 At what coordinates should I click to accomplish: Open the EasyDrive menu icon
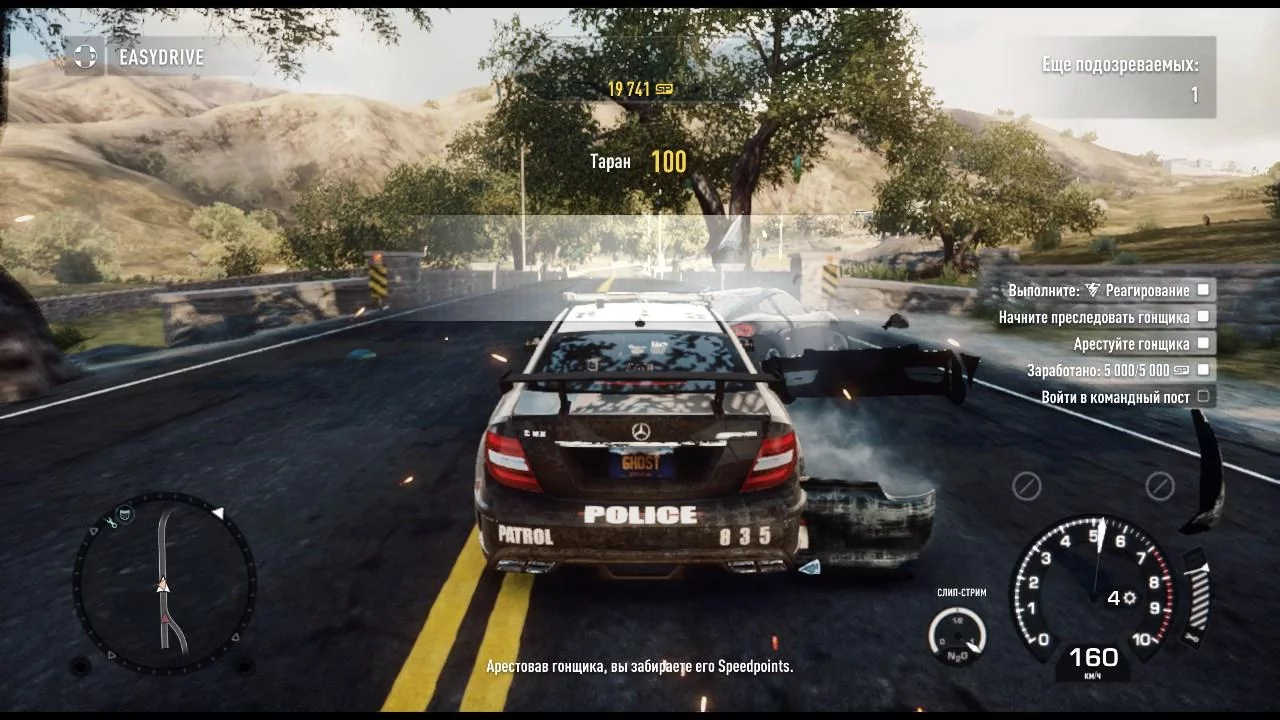(86, 57)
